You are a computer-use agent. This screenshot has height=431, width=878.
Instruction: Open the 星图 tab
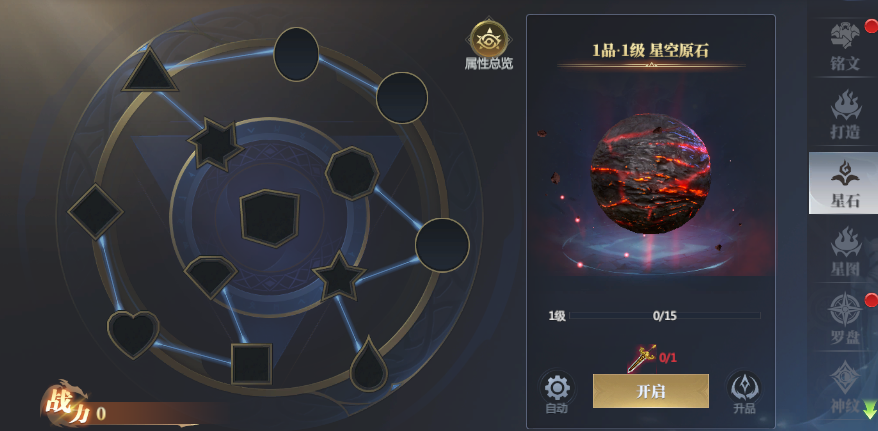click(844, 251)
